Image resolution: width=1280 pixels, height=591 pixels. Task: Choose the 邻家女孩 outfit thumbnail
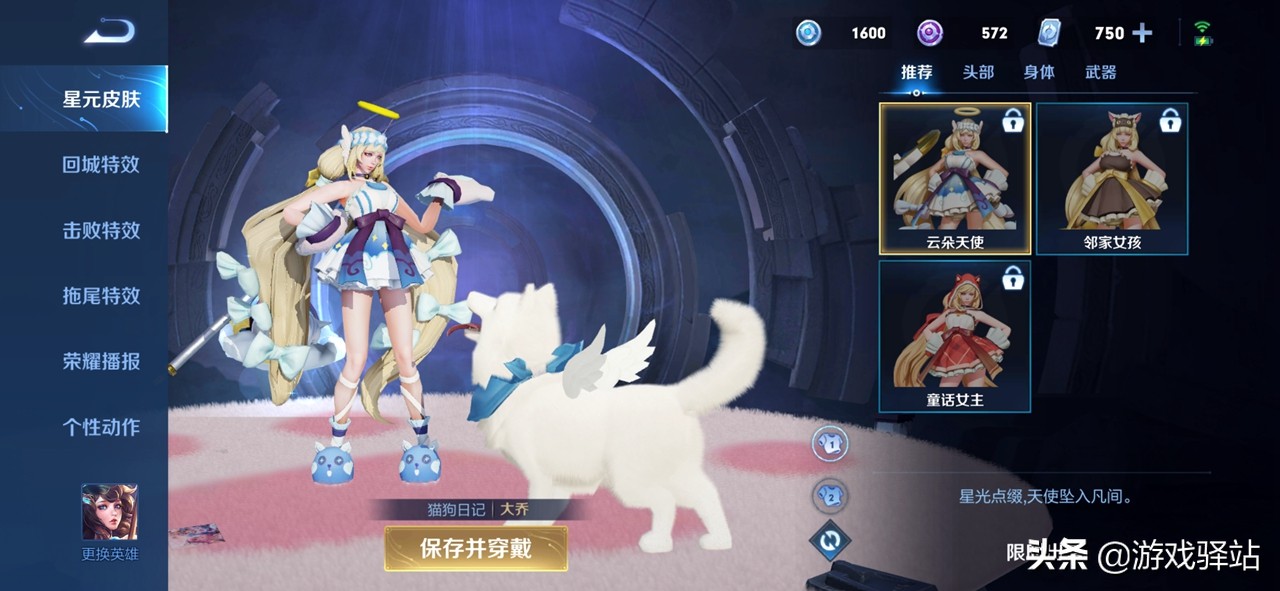[1112, 178]
